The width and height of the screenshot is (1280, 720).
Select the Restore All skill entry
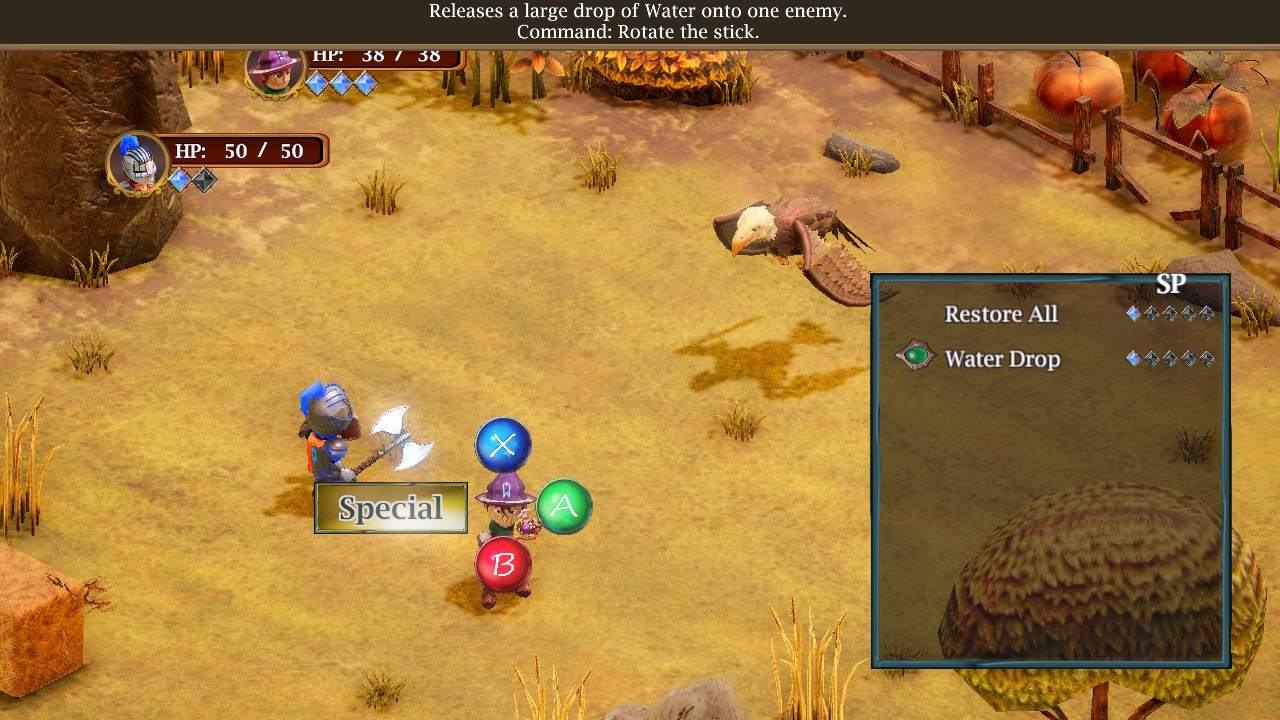click(x=1001, y=314)
